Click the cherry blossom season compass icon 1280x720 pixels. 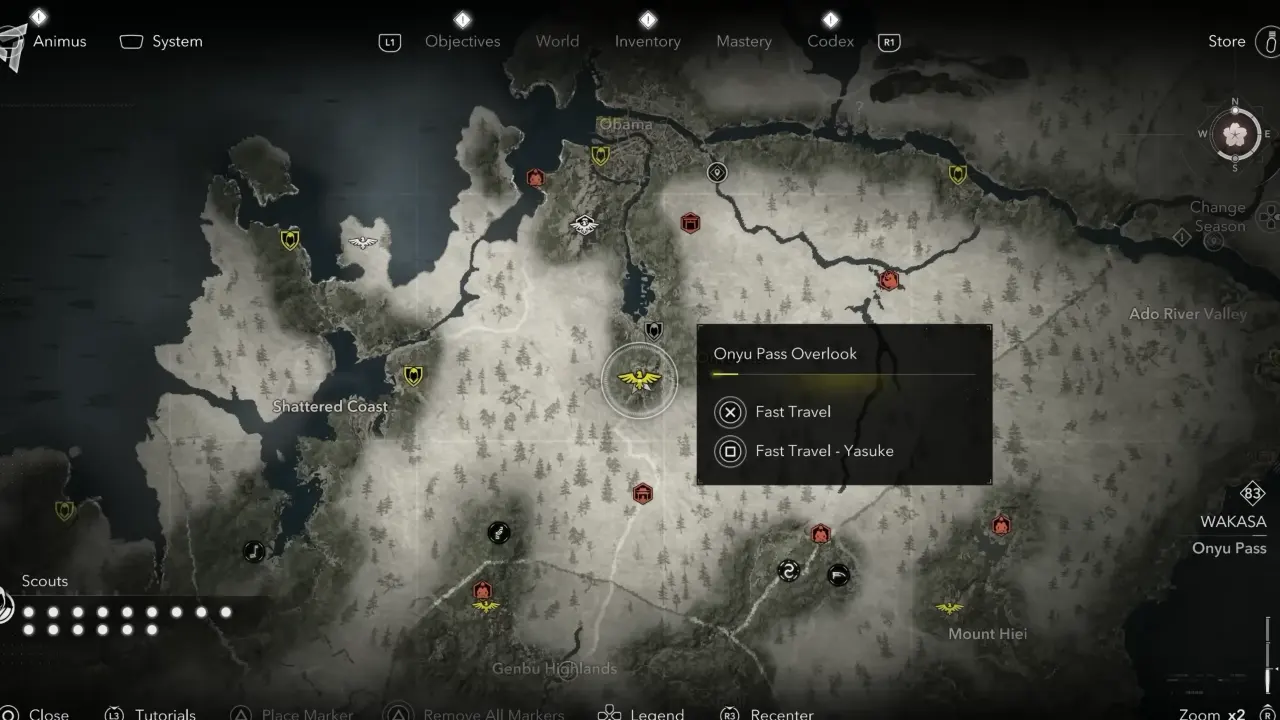[1234, 134]
